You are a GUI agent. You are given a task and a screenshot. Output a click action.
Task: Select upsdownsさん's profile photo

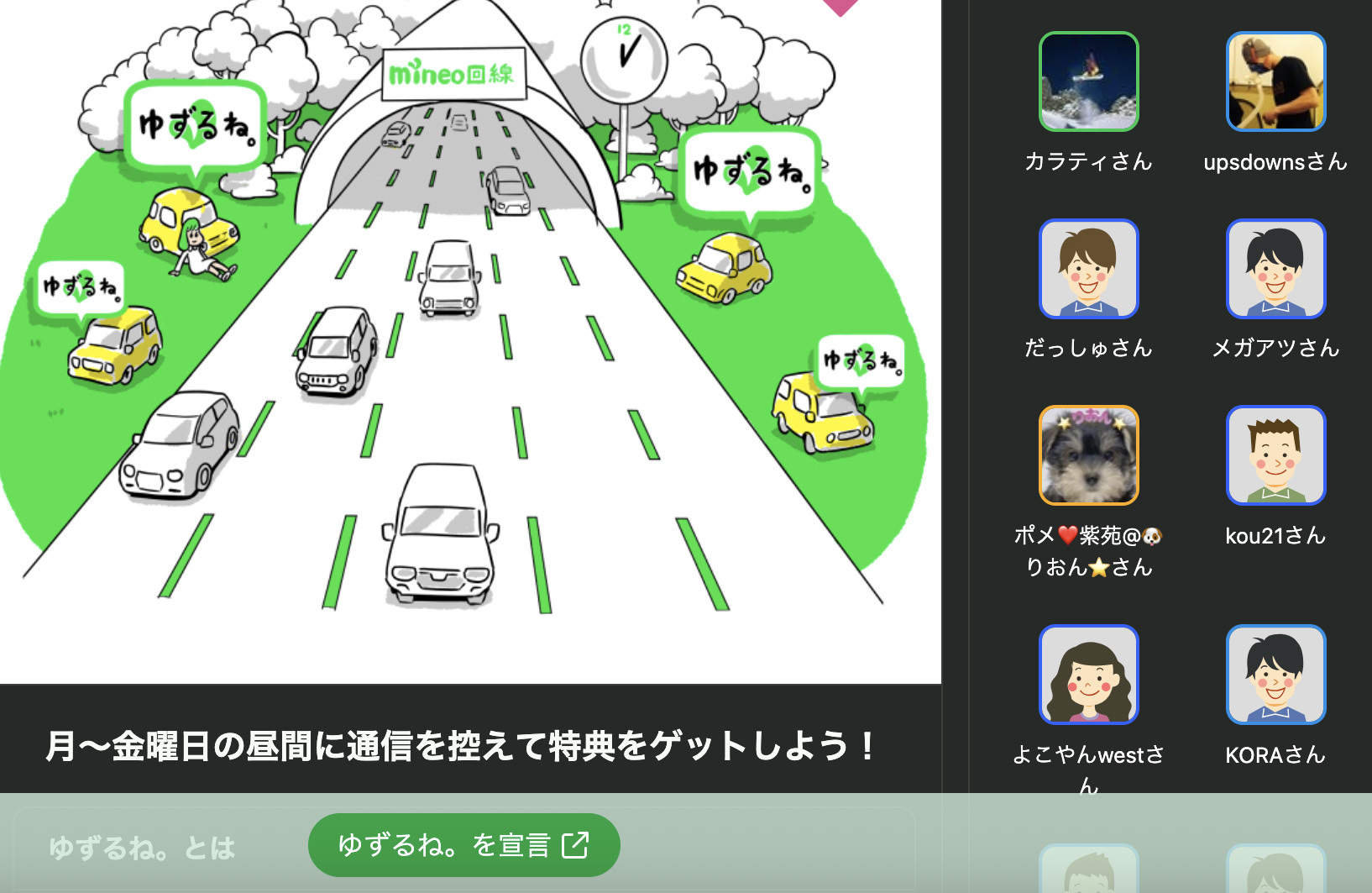pyautogui.click(x=1275, y=81)
